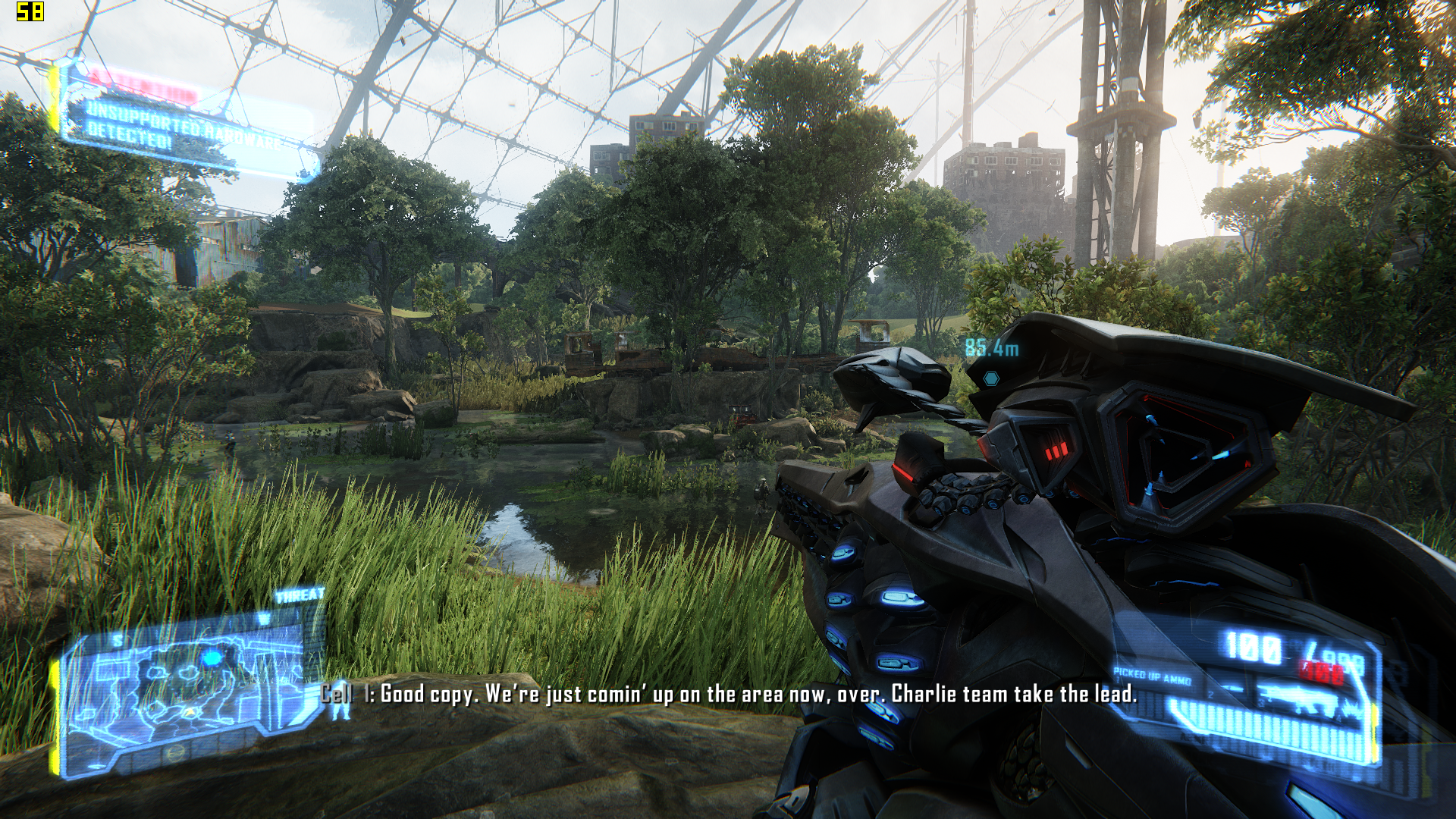
Task: Select the hexagon objective waypoint marker
Action: (x=990, y=378)
